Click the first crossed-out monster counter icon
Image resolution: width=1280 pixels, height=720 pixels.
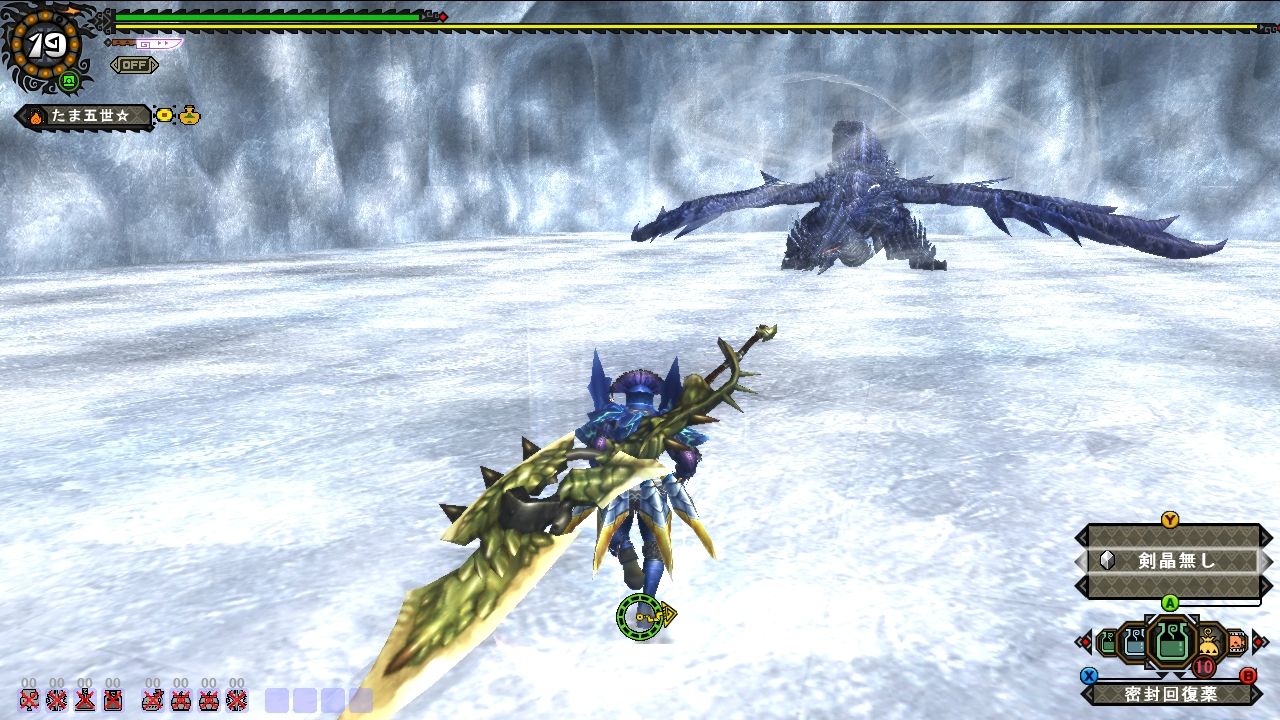coord(30,701)
